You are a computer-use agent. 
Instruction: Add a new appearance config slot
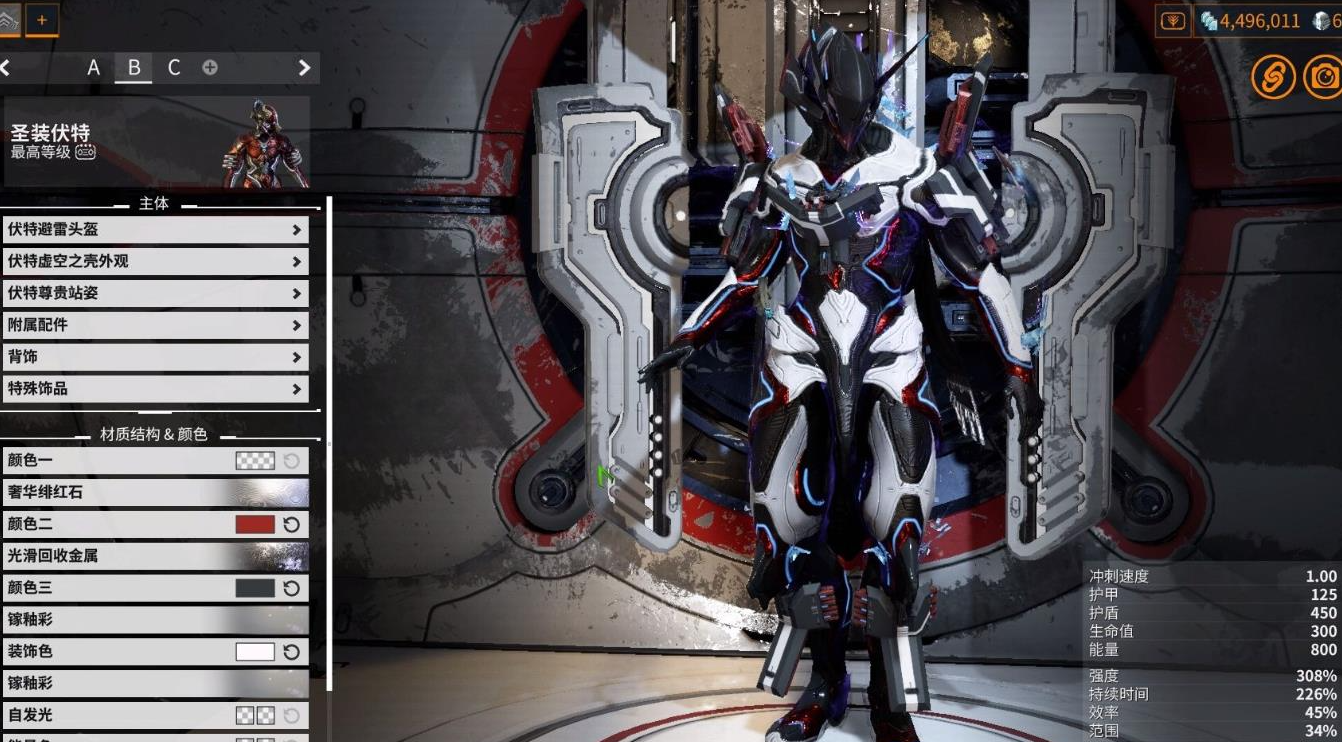coord(210,68)
